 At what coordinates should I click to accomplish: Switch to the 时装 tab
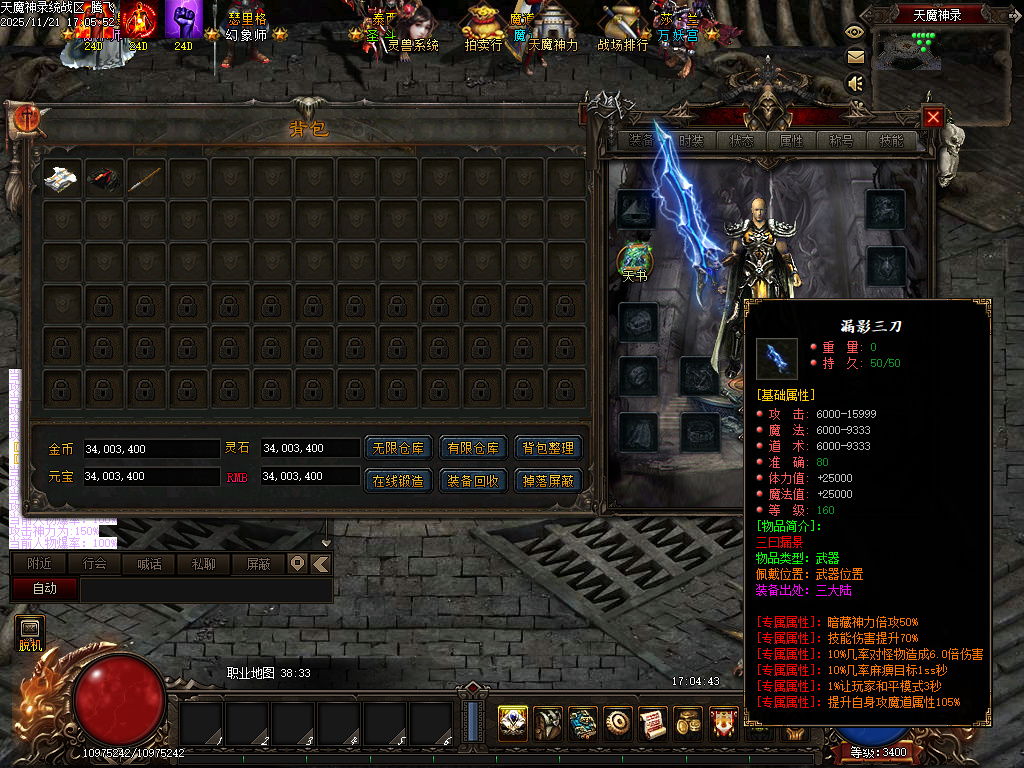coord(691,141)
